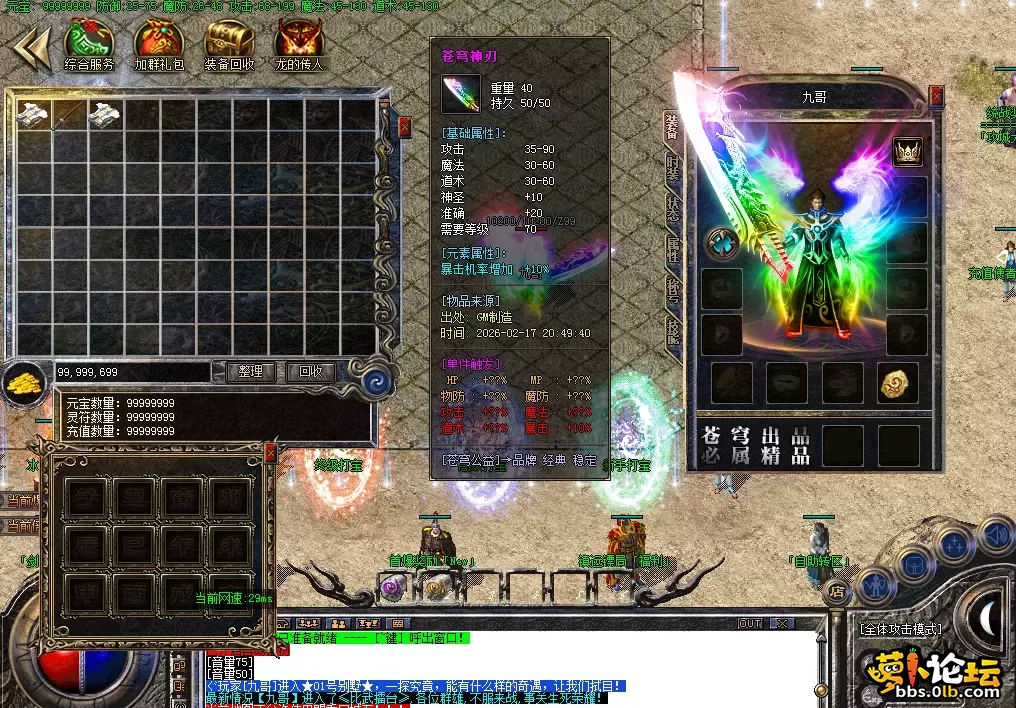Click the 整理 sort button in the bag

tap(250, 372)
